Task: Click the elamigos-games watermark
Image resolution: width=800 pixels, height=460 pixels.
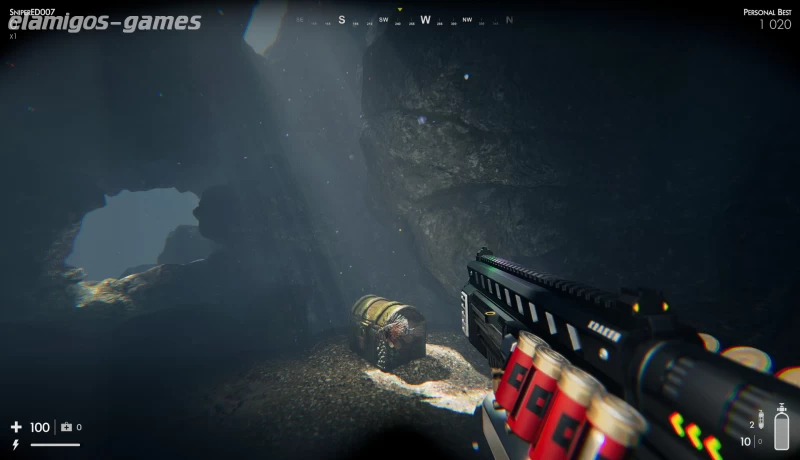Action: (104, 22)
